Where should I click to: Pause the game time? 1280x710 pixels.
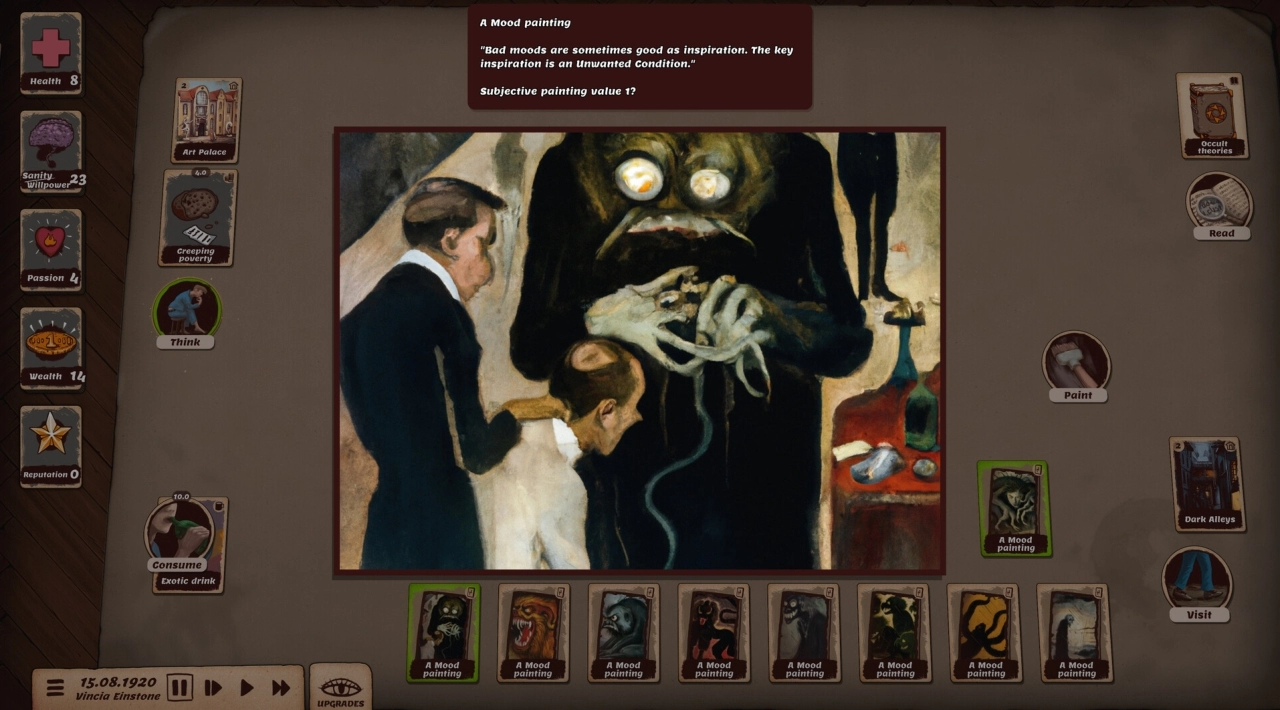pyautogui.click(x=180, y=688)
